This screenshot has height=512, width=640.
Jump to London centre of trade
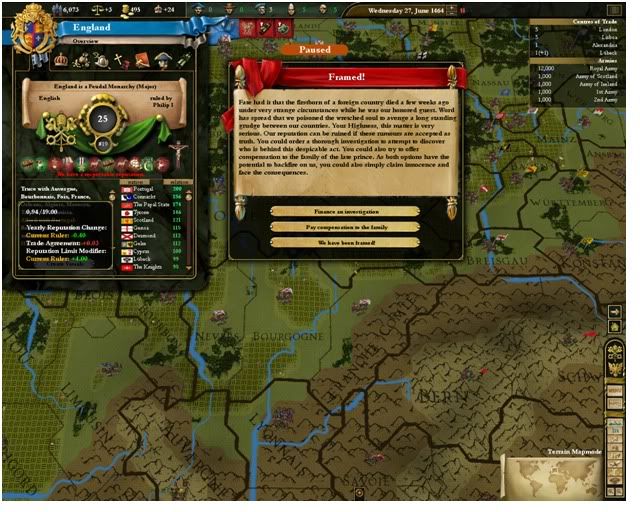(x=600, y=30)
